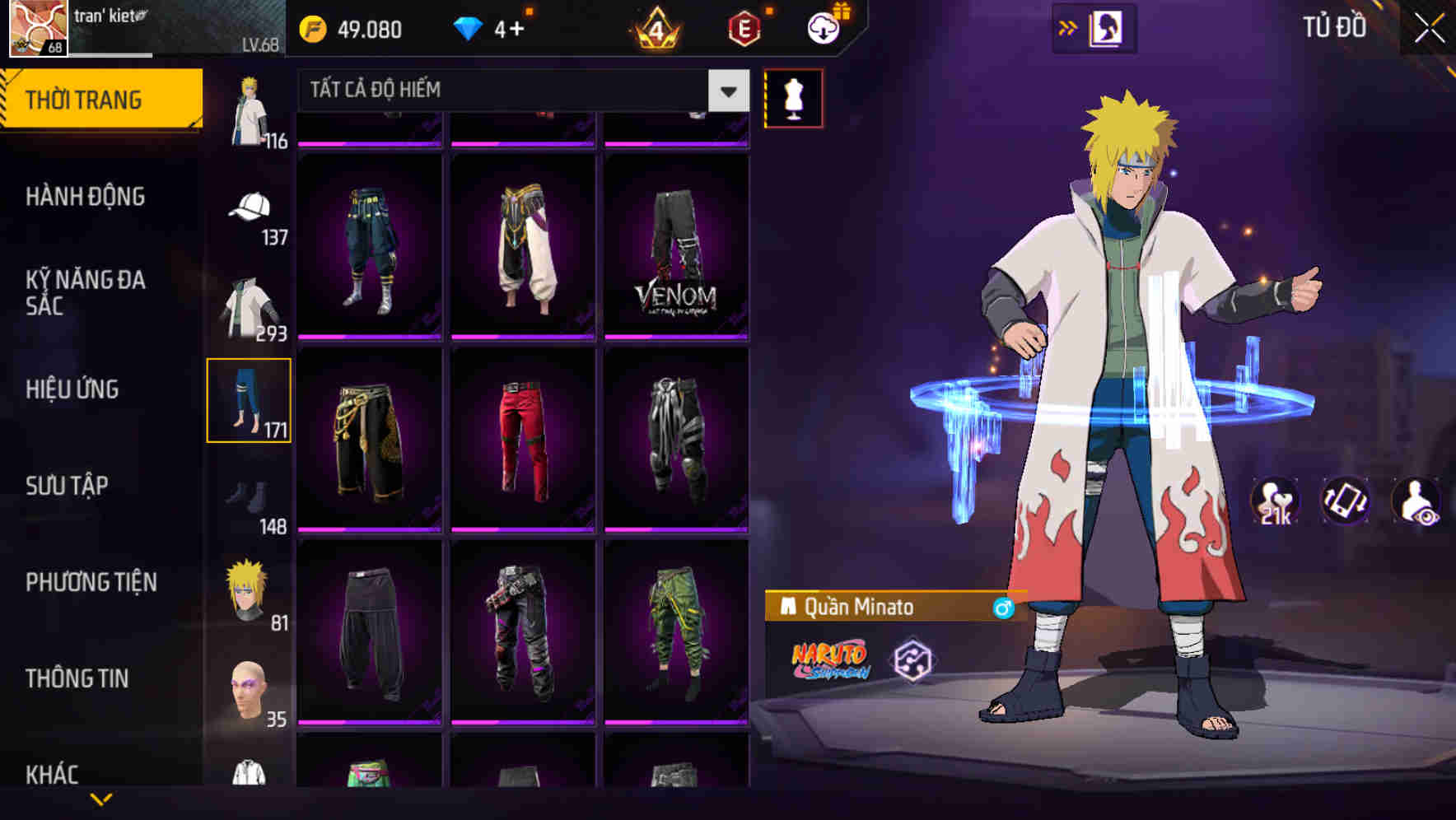Toggle the character card display icon at top
The width and height of the screenshot is (1456, 820).
1104,27
